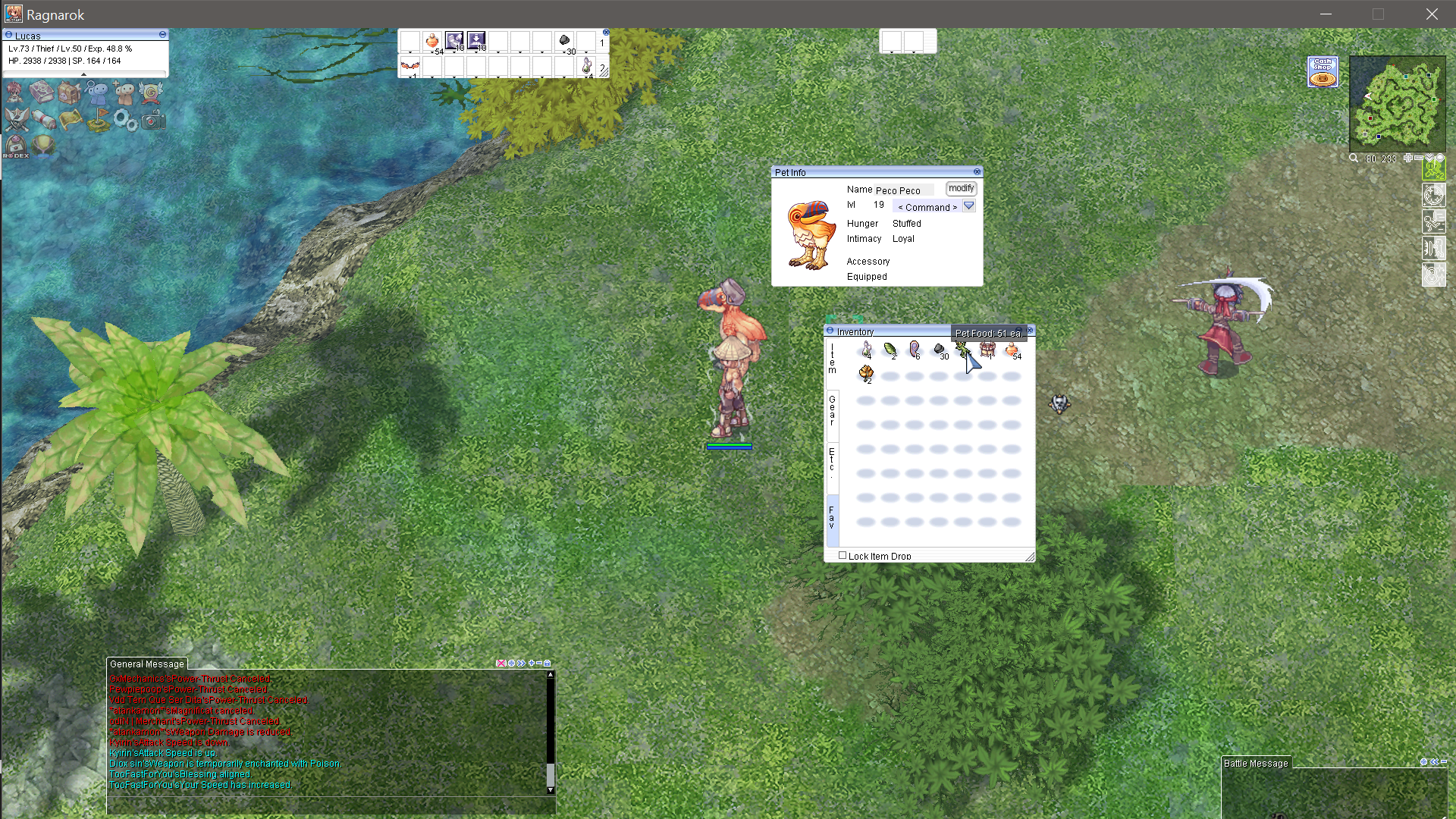Toggle the chat filter gear icon

(x=510, y=663)
